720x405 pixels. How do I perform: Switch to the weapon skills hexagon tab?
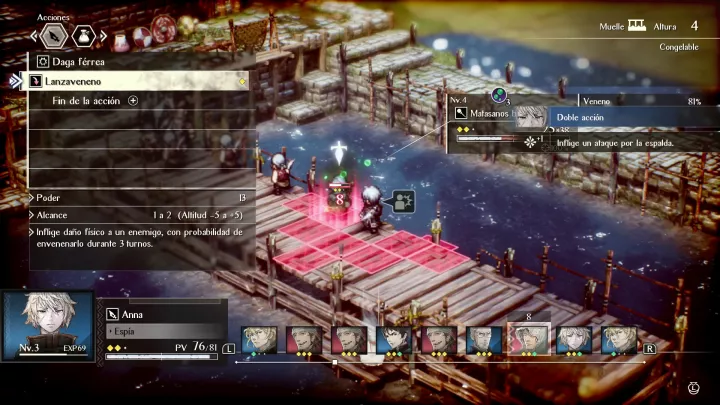(56, 37)
